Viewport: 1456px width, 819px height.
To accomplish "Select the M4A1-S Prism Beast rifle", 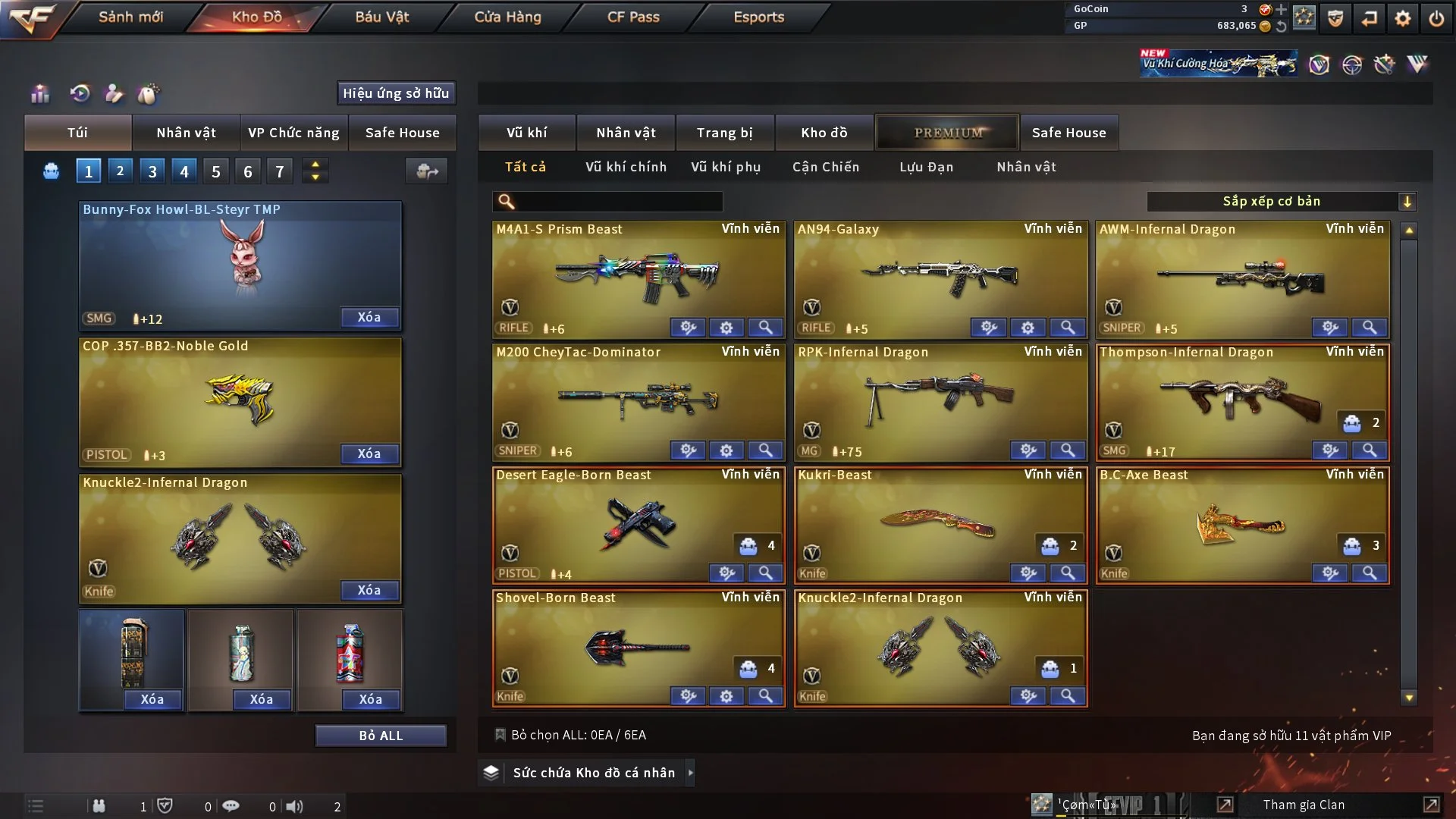I will point(638,277).
